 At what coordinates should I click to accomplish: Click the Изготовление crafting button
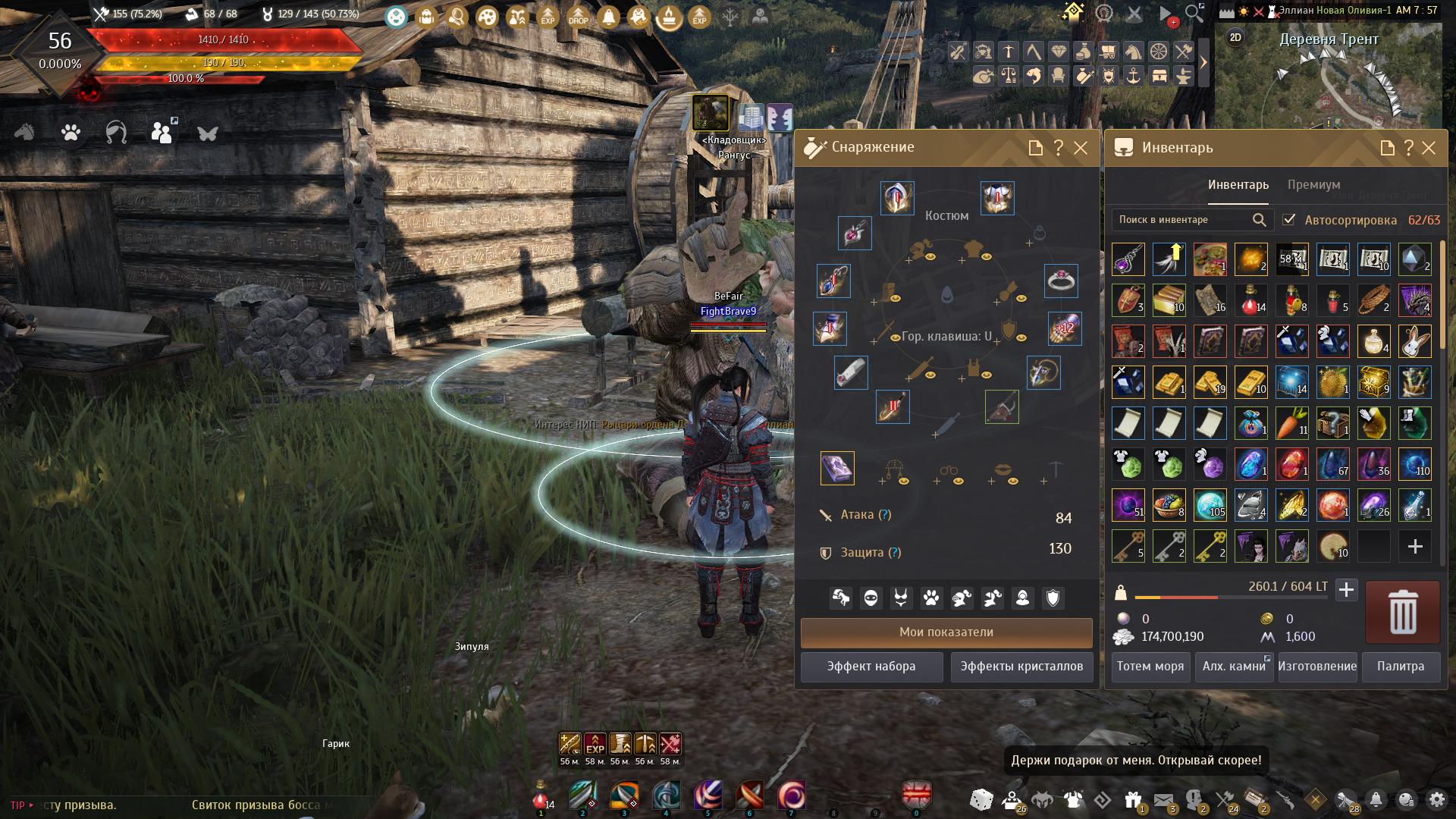pos(1317,667)
